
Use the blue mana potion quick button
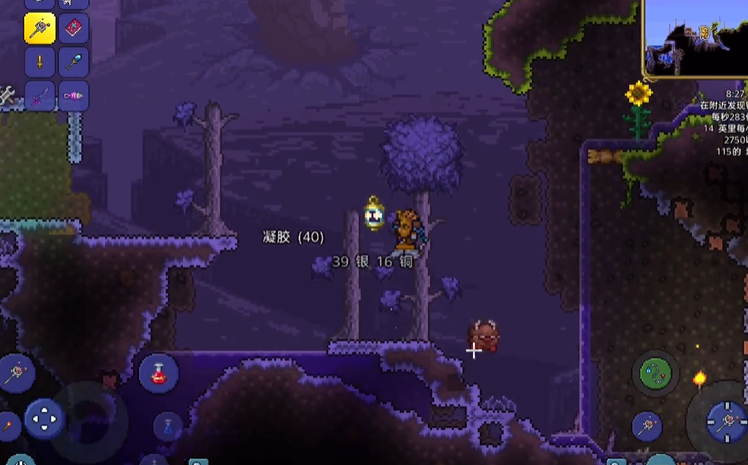pyautogui.click(x=167, y=427)
